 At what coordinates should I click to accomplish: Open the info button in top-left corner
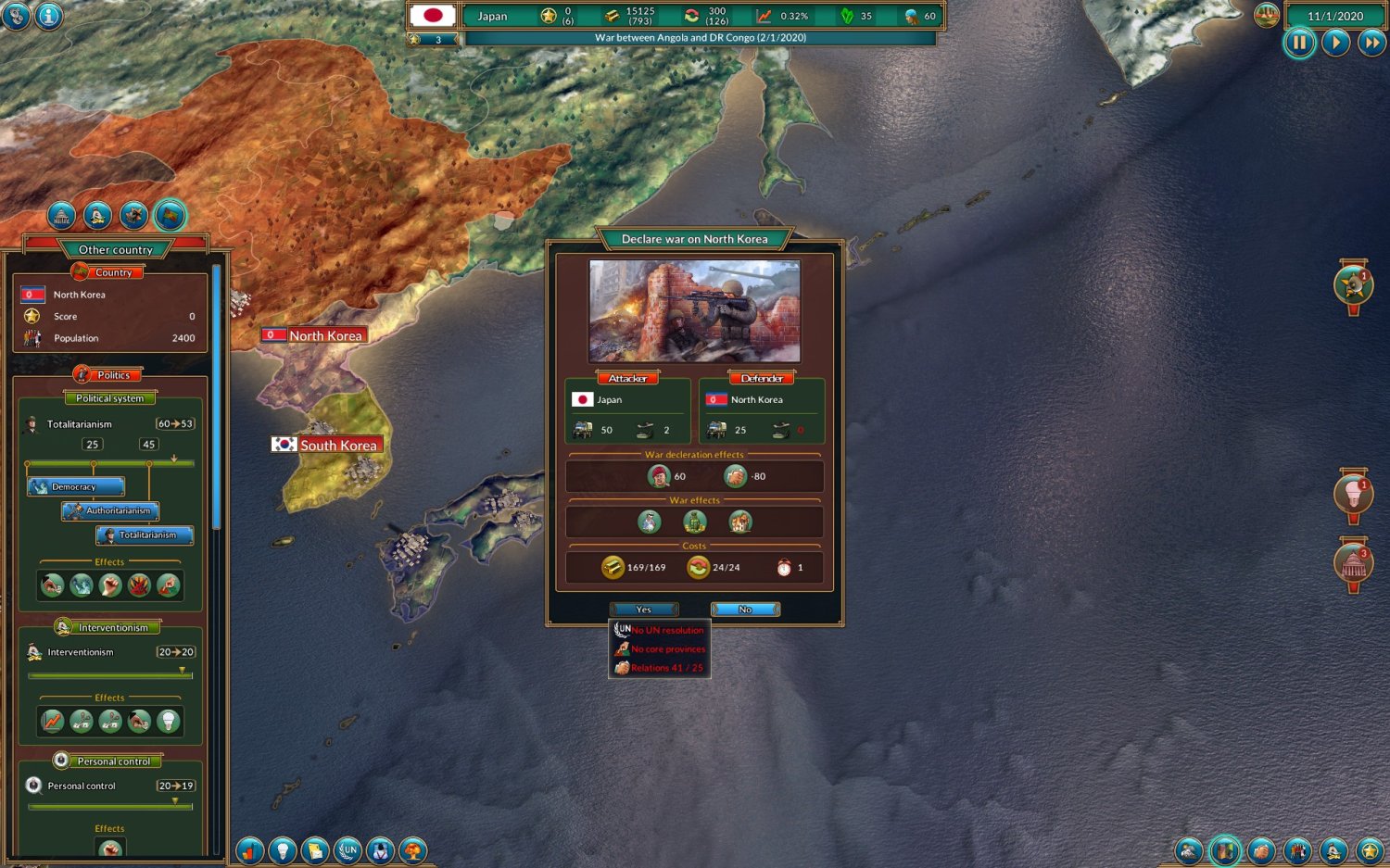[49, 16]
